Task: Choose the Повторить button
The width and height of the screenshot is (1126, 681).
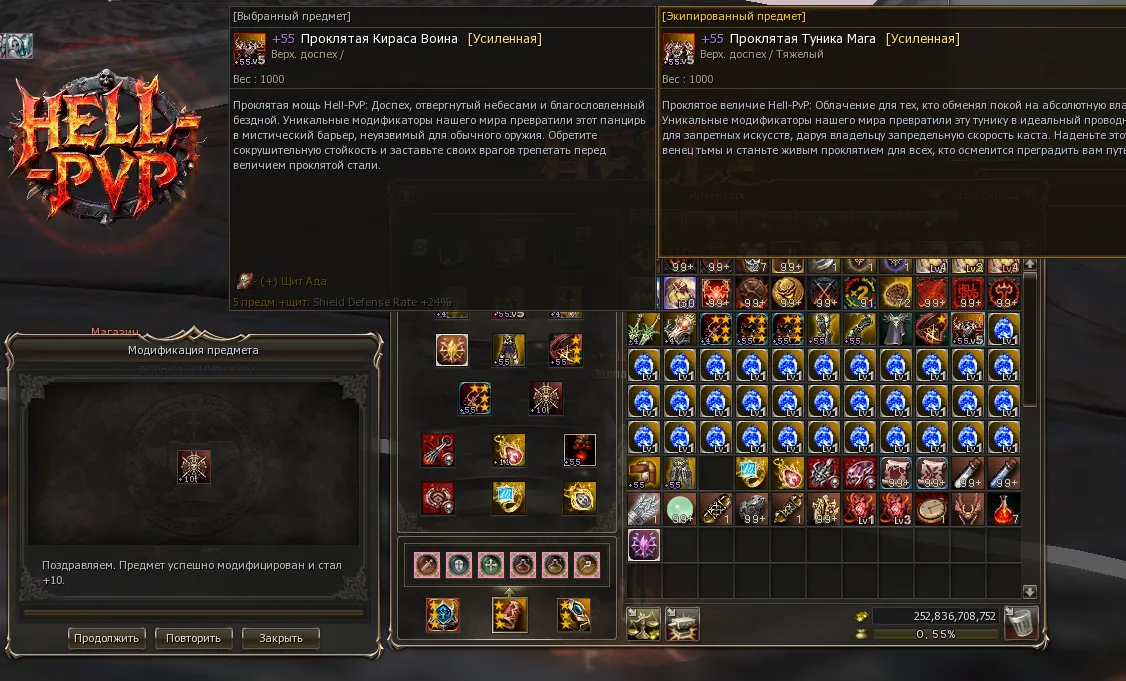Action: click(194, 637)
